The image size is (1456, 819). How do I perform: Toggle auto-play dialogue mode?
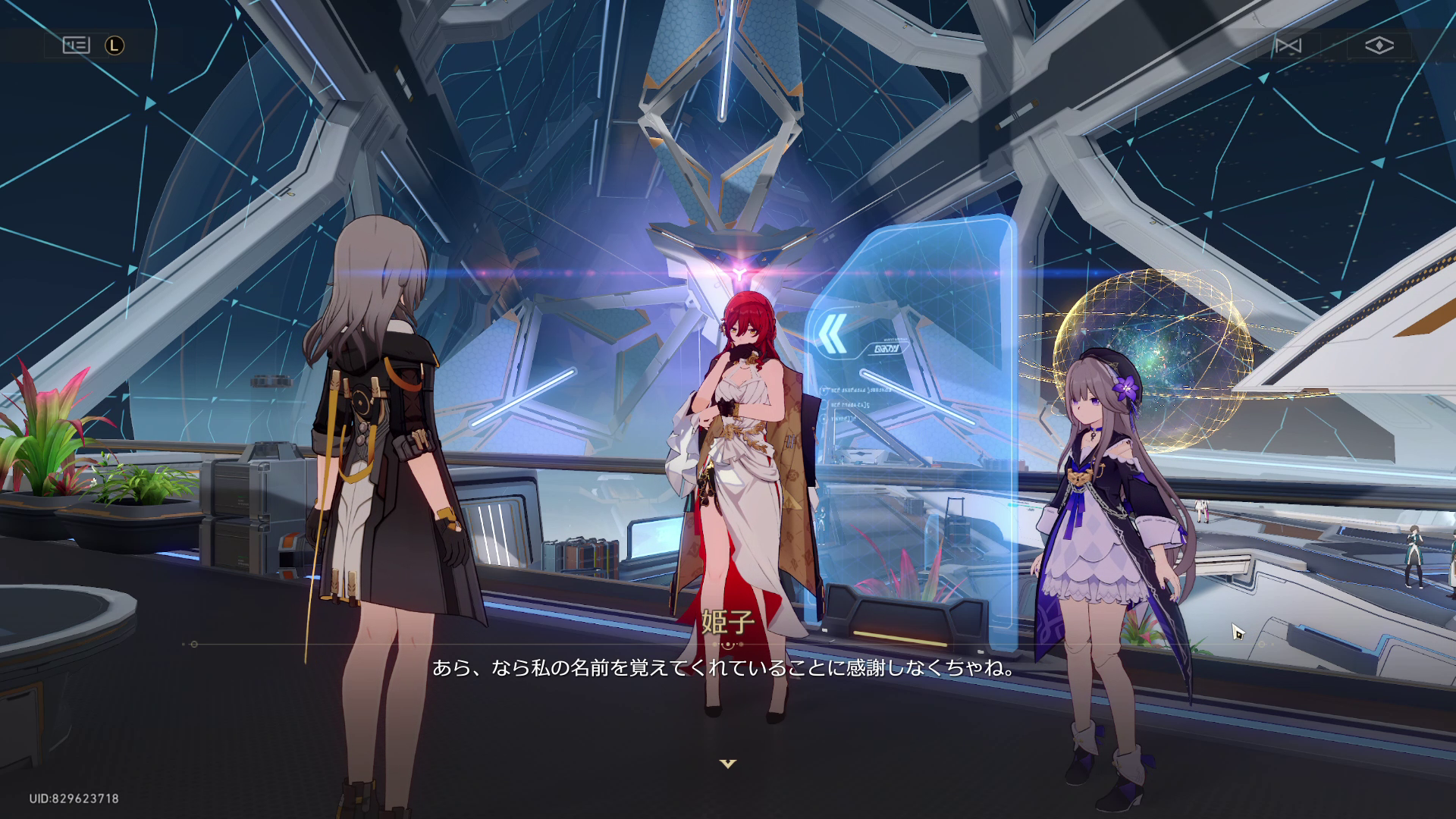click(1288, 45)
